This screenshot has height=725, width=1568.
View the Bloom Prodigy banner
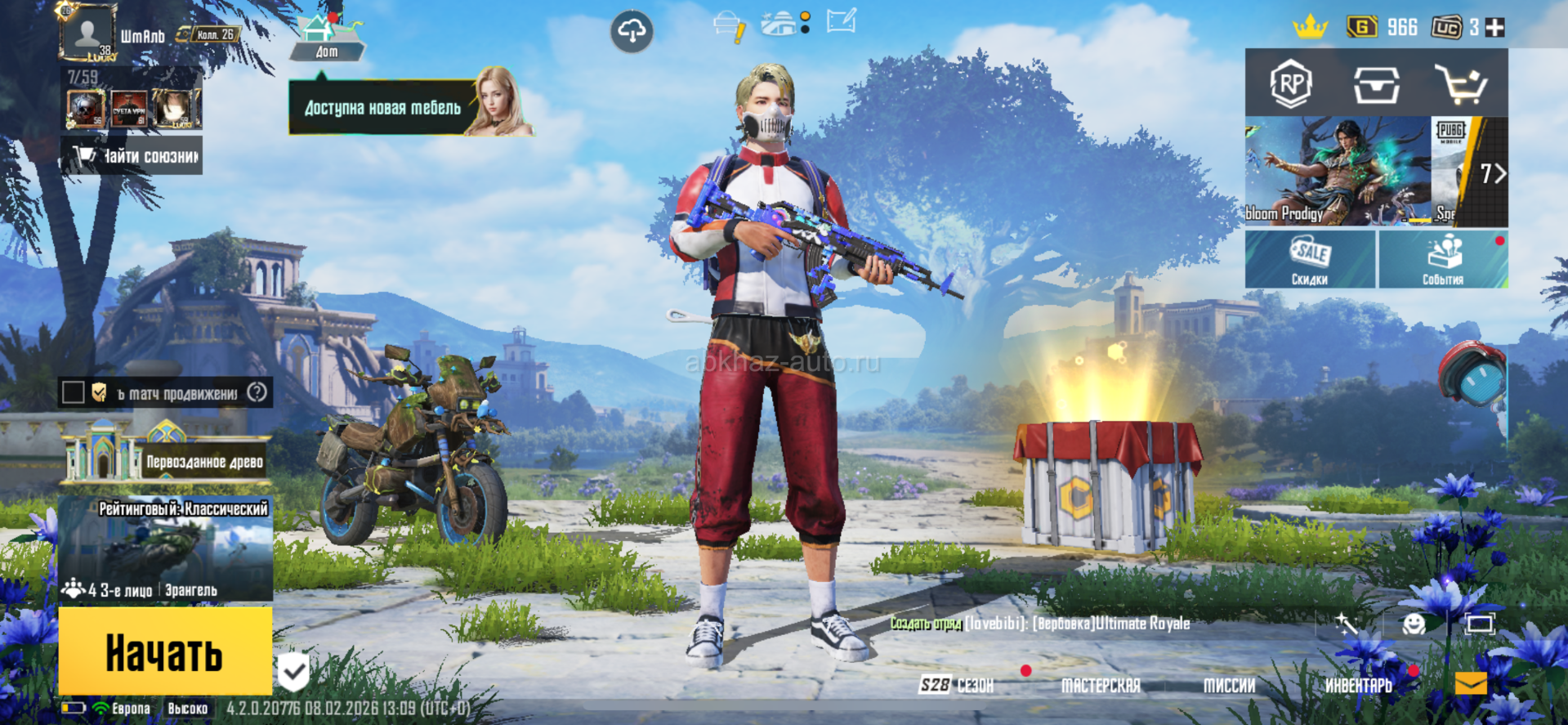(1337, 172)
